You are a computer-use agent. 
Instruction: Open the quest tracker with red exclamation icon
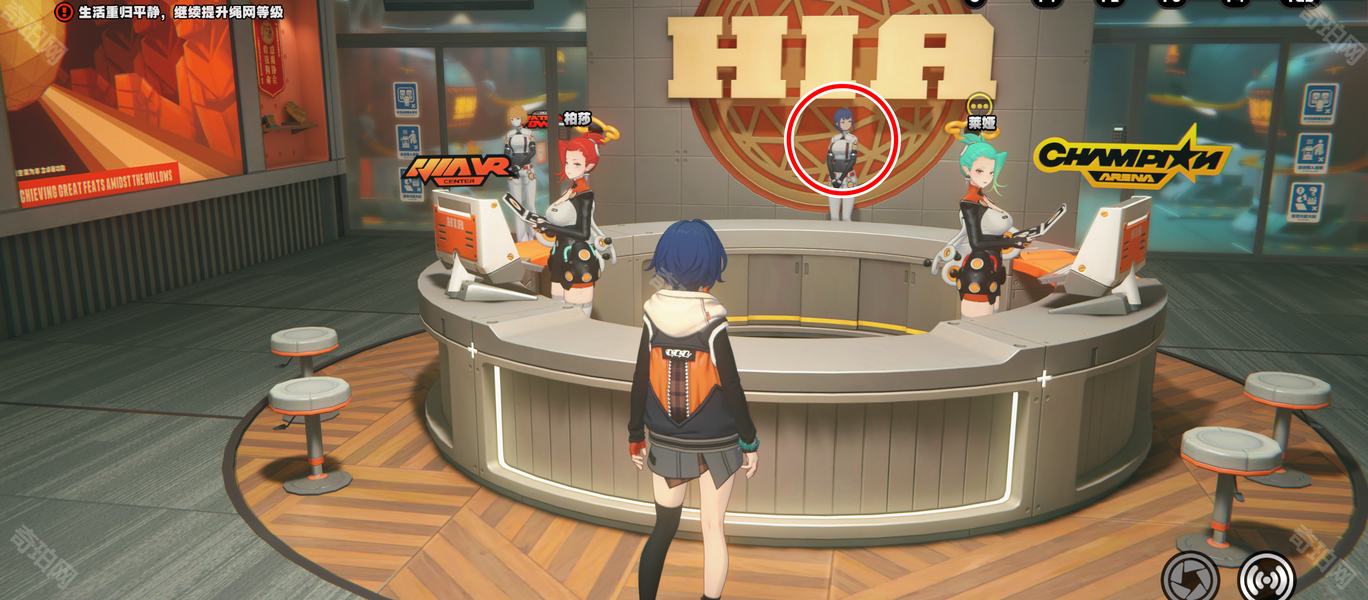pos(65,12)
